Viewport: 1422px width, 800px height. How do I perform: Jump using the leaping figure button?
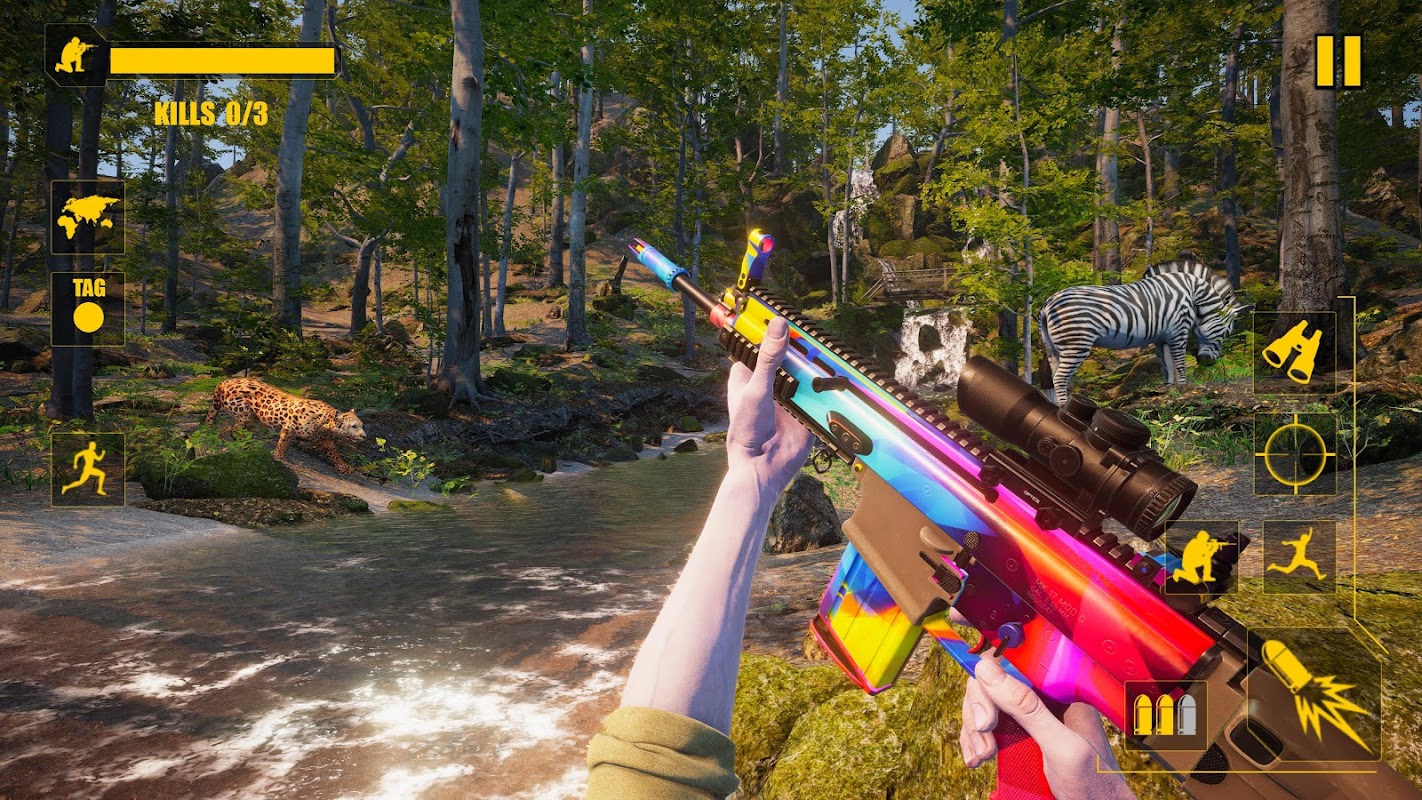pos(1298,557)
